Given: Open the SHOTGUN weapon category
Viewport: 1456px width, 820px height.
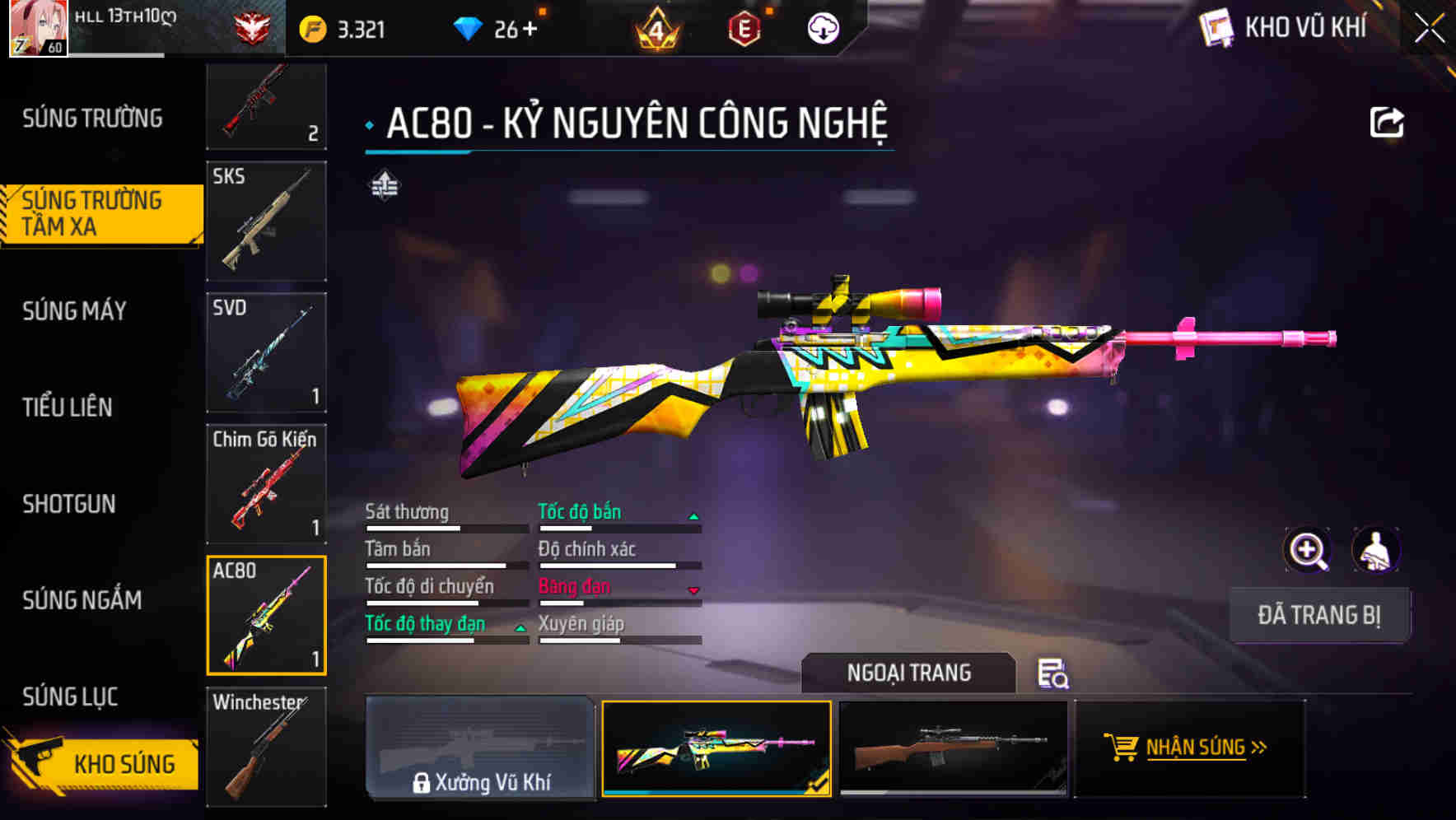Looking at the screenshot, I should click(x=68, y=504).
